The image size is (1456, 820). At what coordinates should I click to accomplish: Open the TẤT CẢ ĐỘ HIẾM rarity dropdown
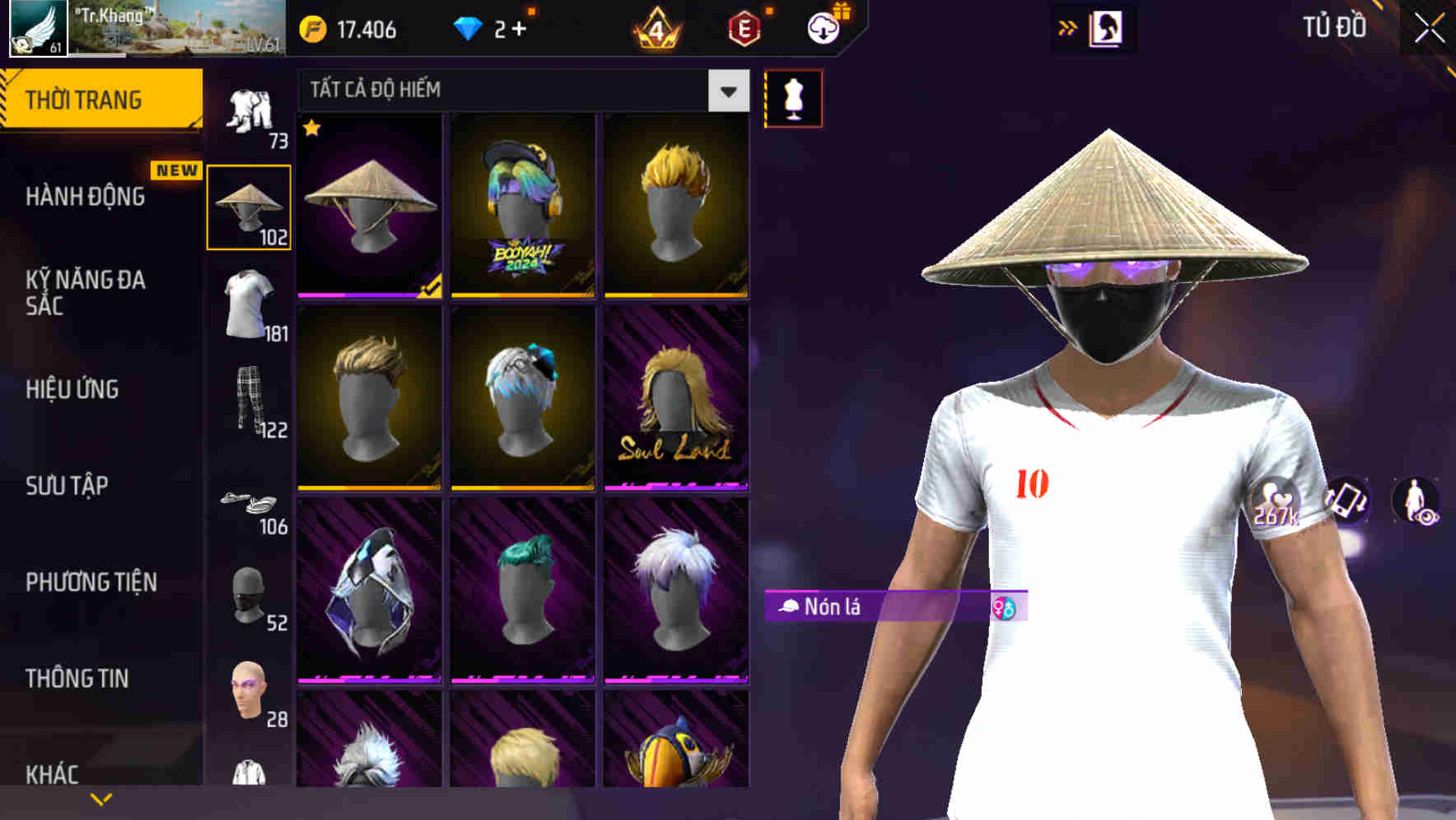tap(519, 91)
